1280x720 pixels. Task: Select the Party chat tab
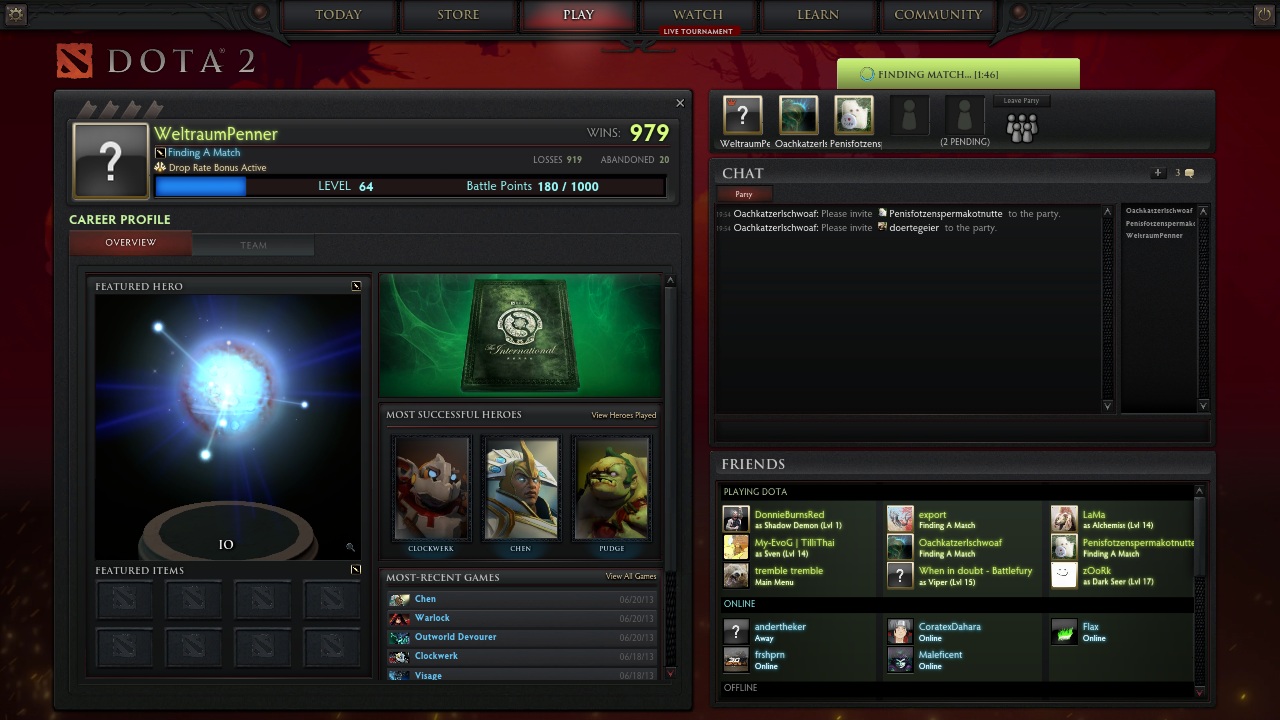pyautogui.click(x=743, y=194)
